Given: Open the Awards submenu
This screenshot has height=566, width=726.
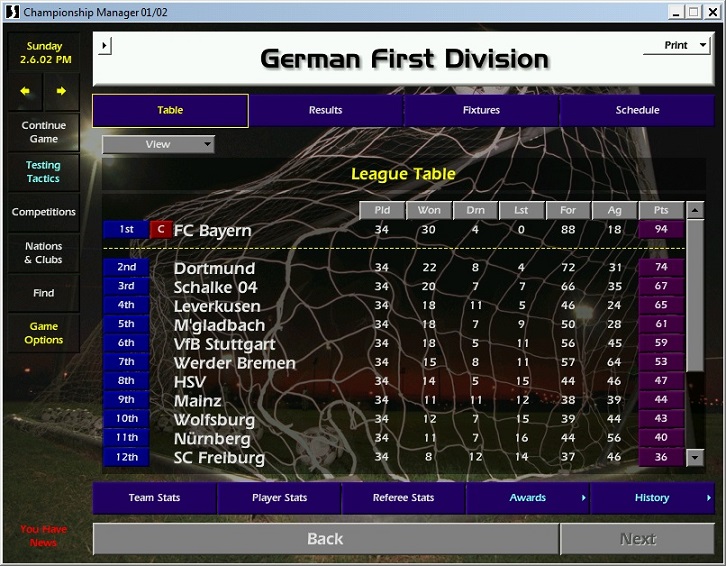Looking at the screenshot, I should [528, 498].
